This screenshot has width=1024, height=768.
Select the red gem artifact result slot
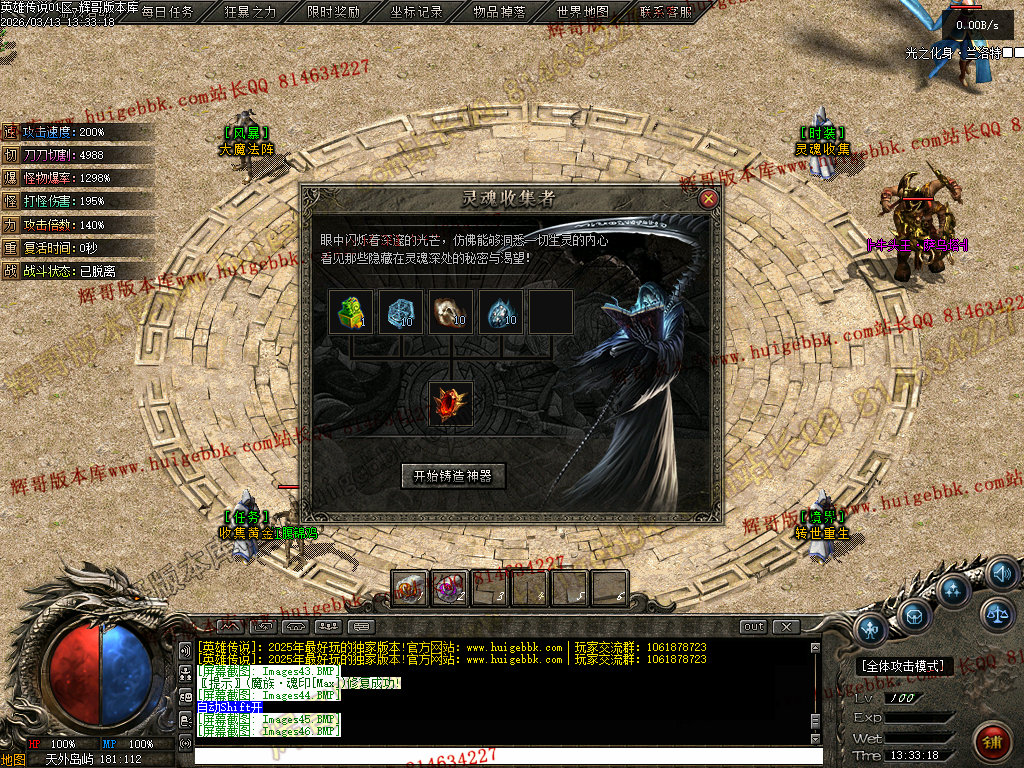point(451,404)
